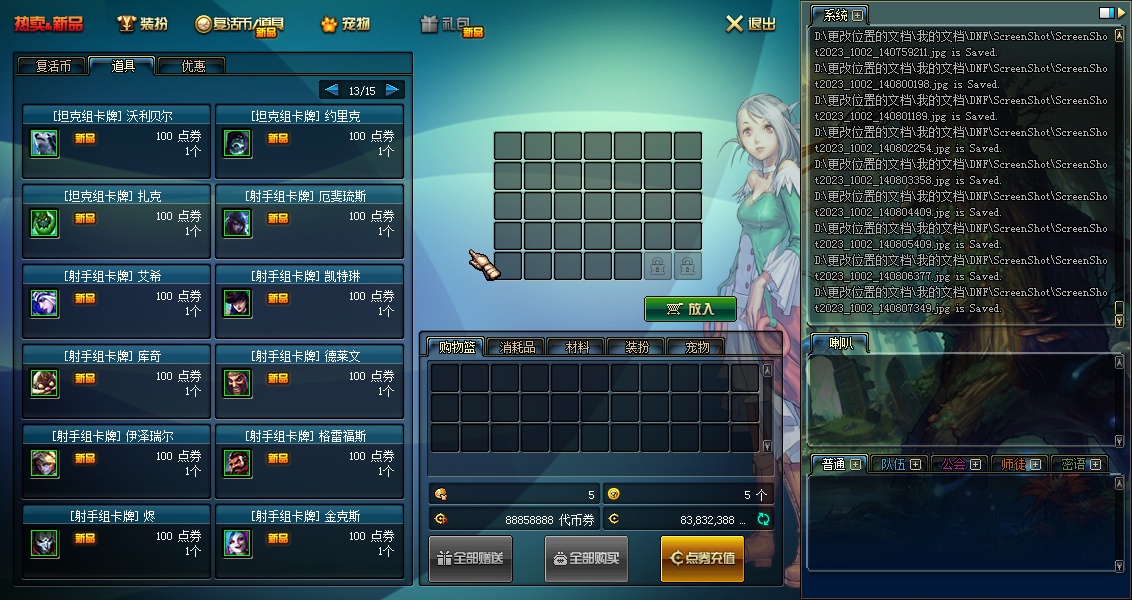Open the 装扮 avatar shop category

click(143, 23)
